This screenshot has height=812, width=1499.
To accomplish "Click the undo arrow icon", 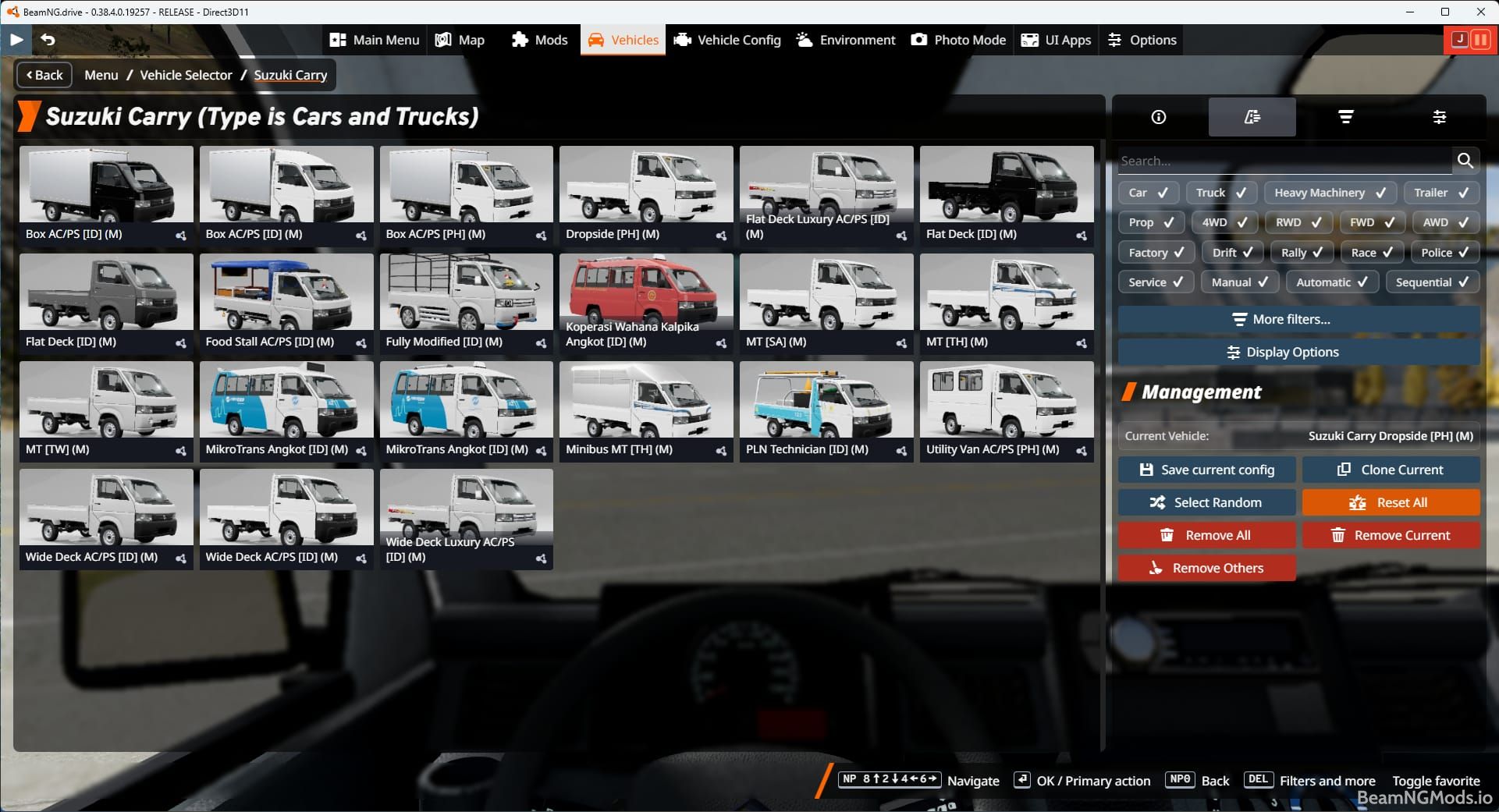I will (48, 40).
